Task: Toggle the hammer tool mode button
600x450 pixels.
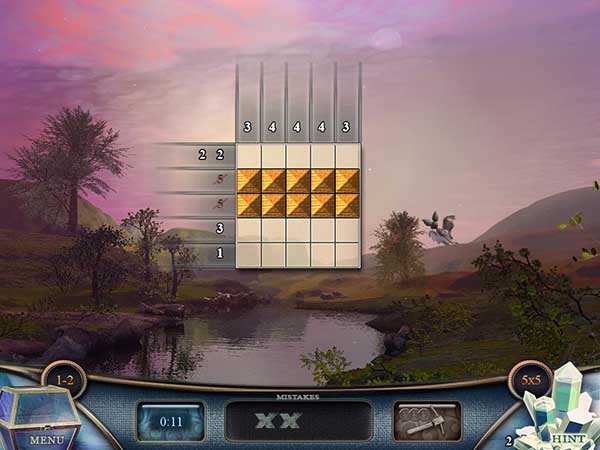Action: tap(427, 421)
